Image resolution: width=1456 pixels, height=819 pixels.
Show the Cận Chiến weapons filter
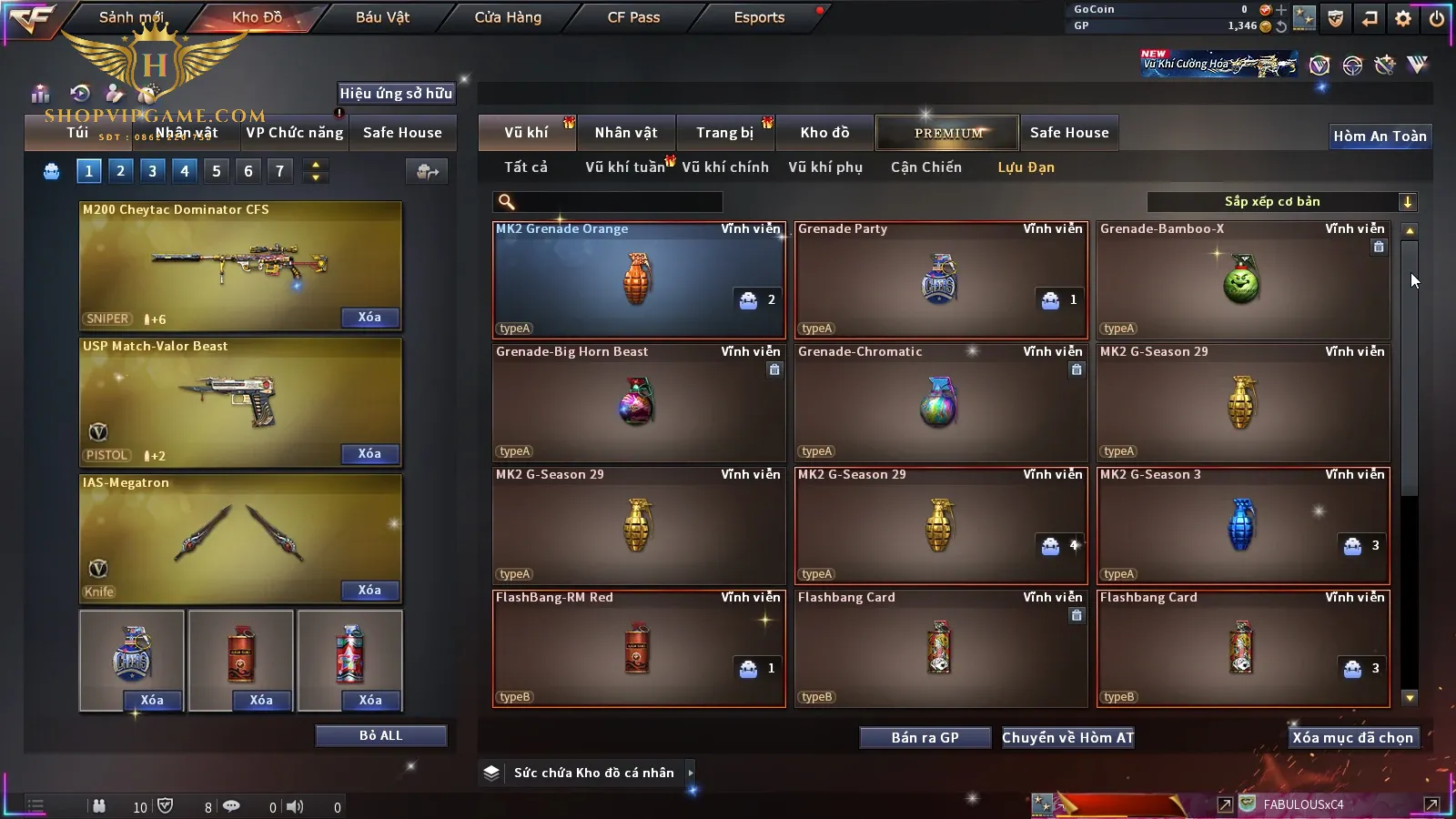click(x=925, y=167)
